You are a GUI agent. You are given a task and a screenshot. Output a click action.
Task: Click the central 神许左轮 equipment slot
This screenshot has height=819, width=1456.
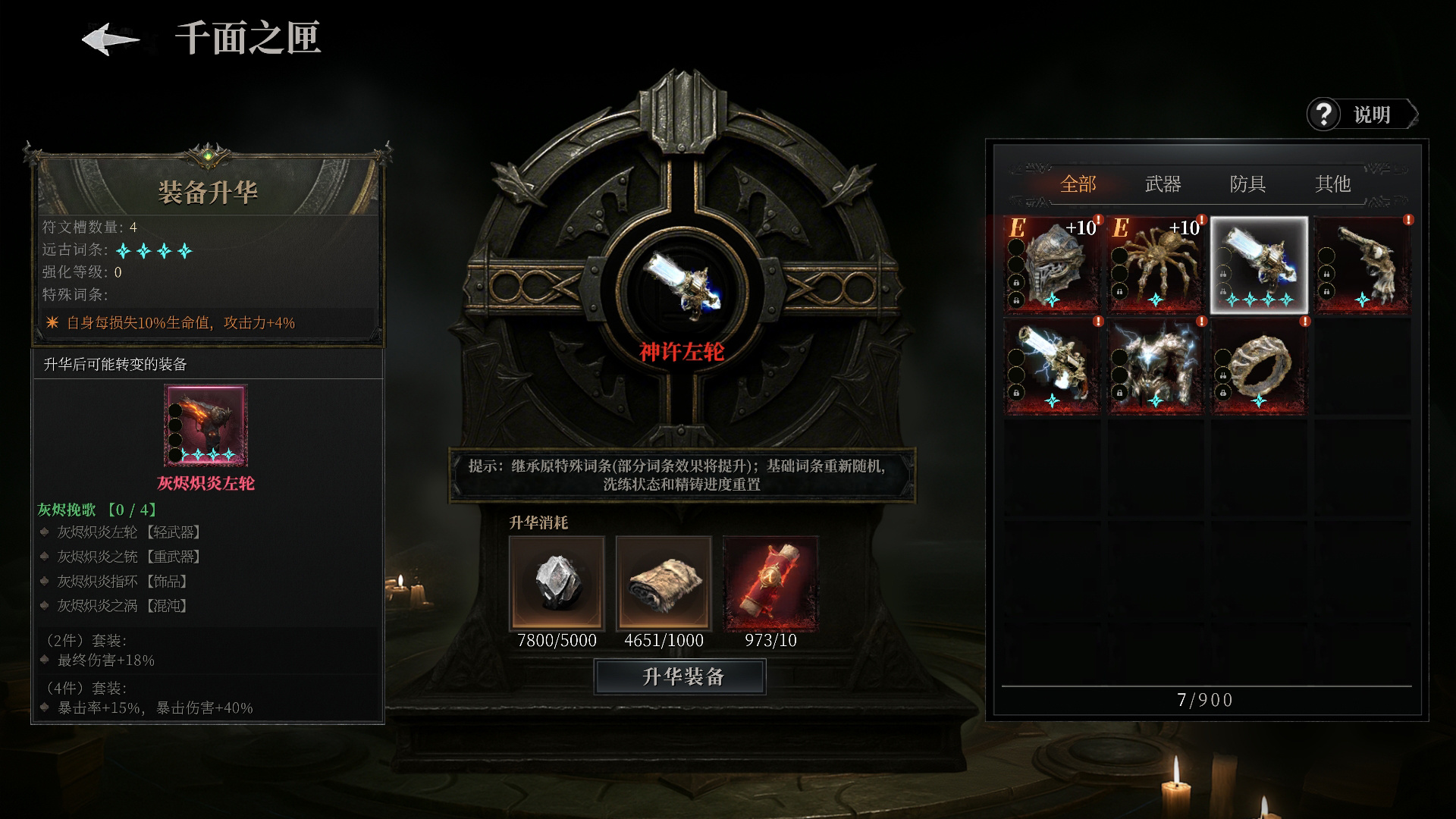[x=680, y=286]
